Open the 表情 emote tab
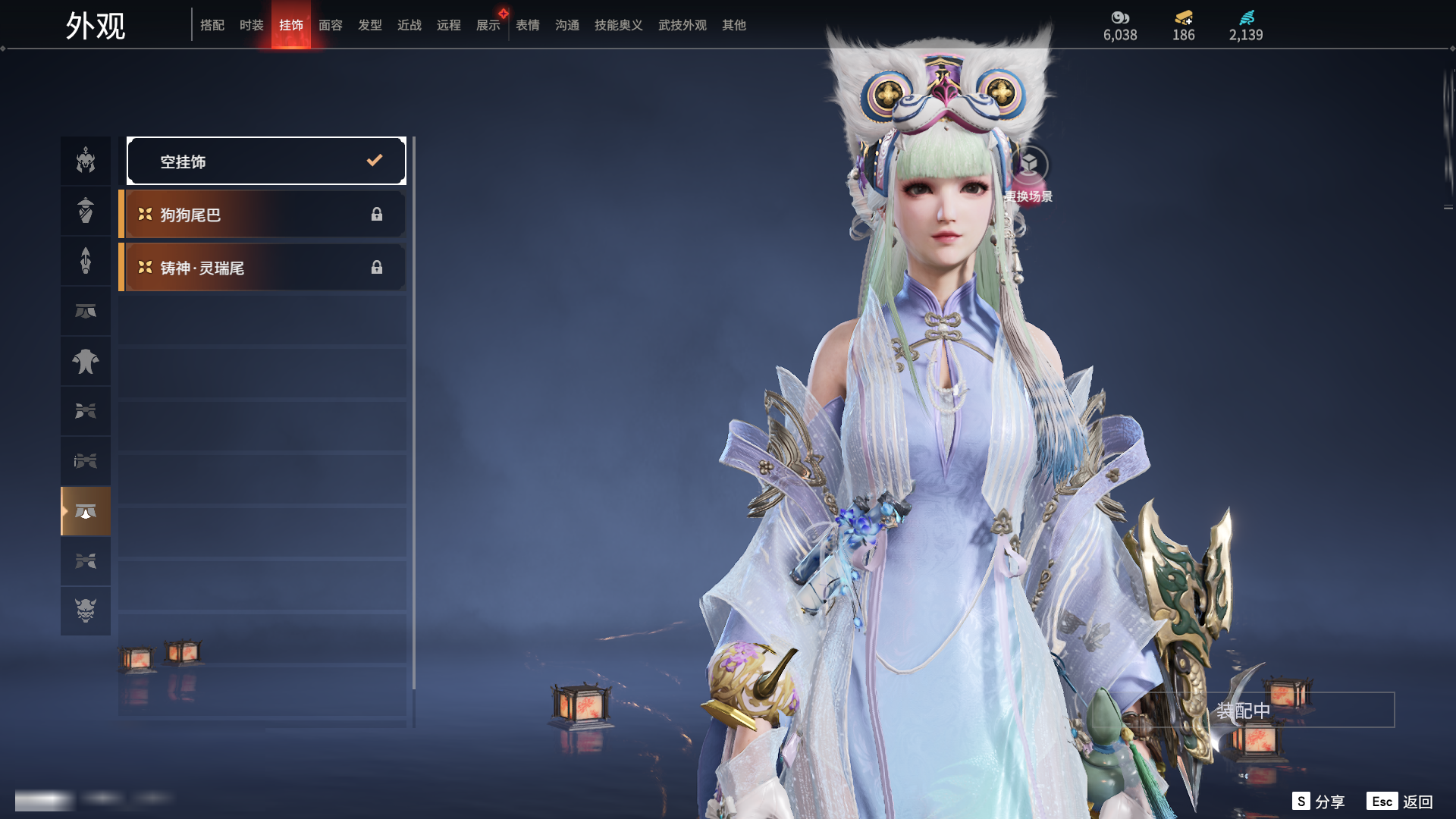The width and height of the screenshot is (1456, 819). [x=528, y=25]
